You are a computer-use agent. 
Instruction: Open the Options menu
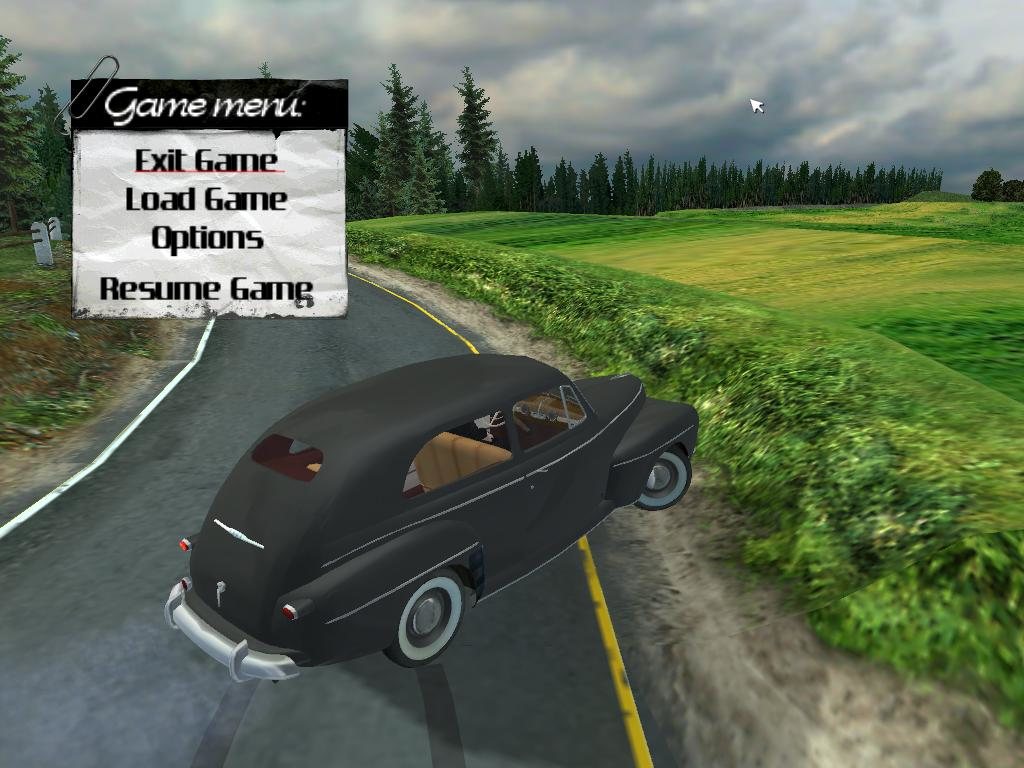tap(207, 238)
